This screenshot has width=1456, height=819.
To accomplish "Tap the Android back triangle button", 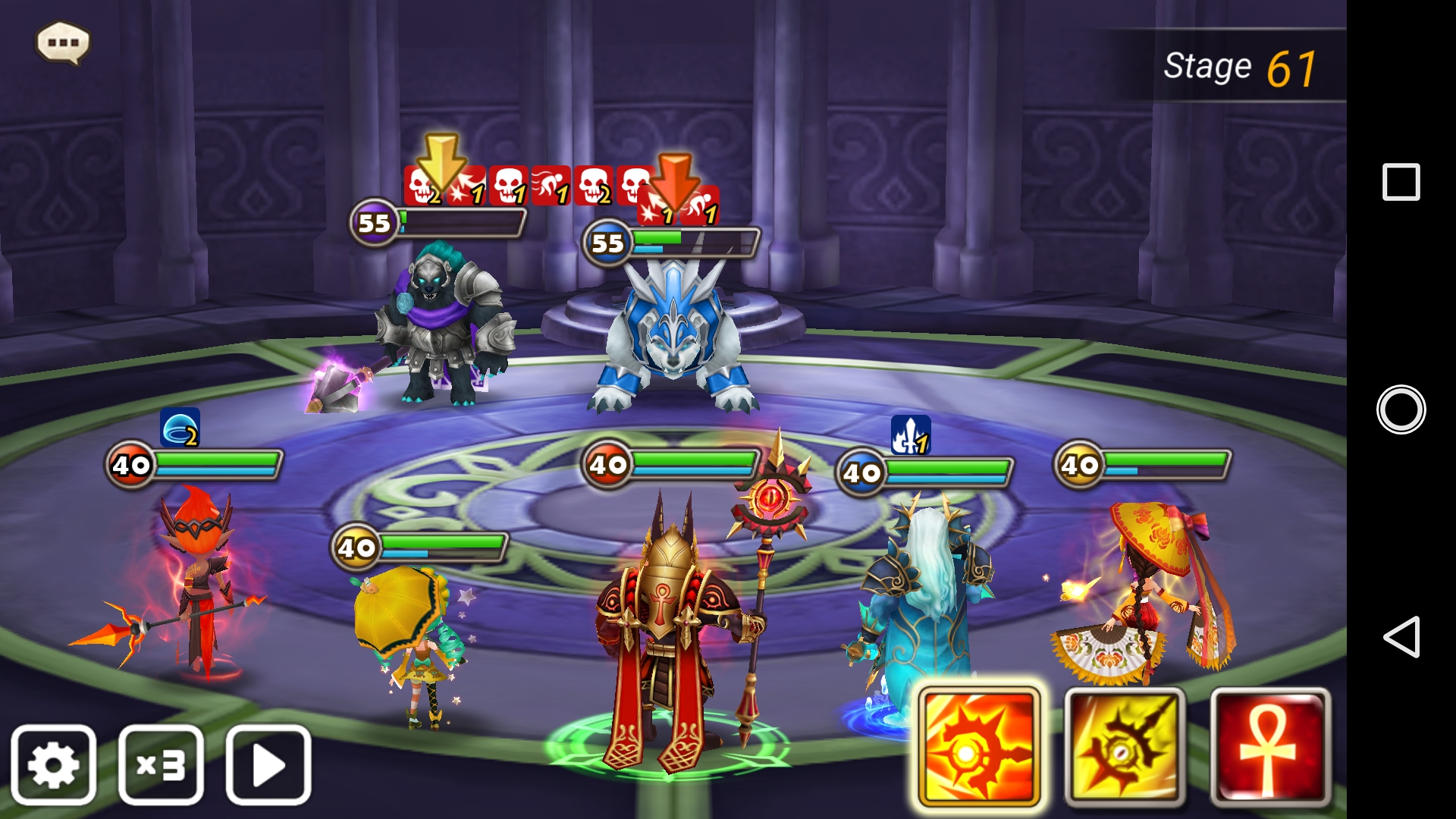I will coord(1401,636).
